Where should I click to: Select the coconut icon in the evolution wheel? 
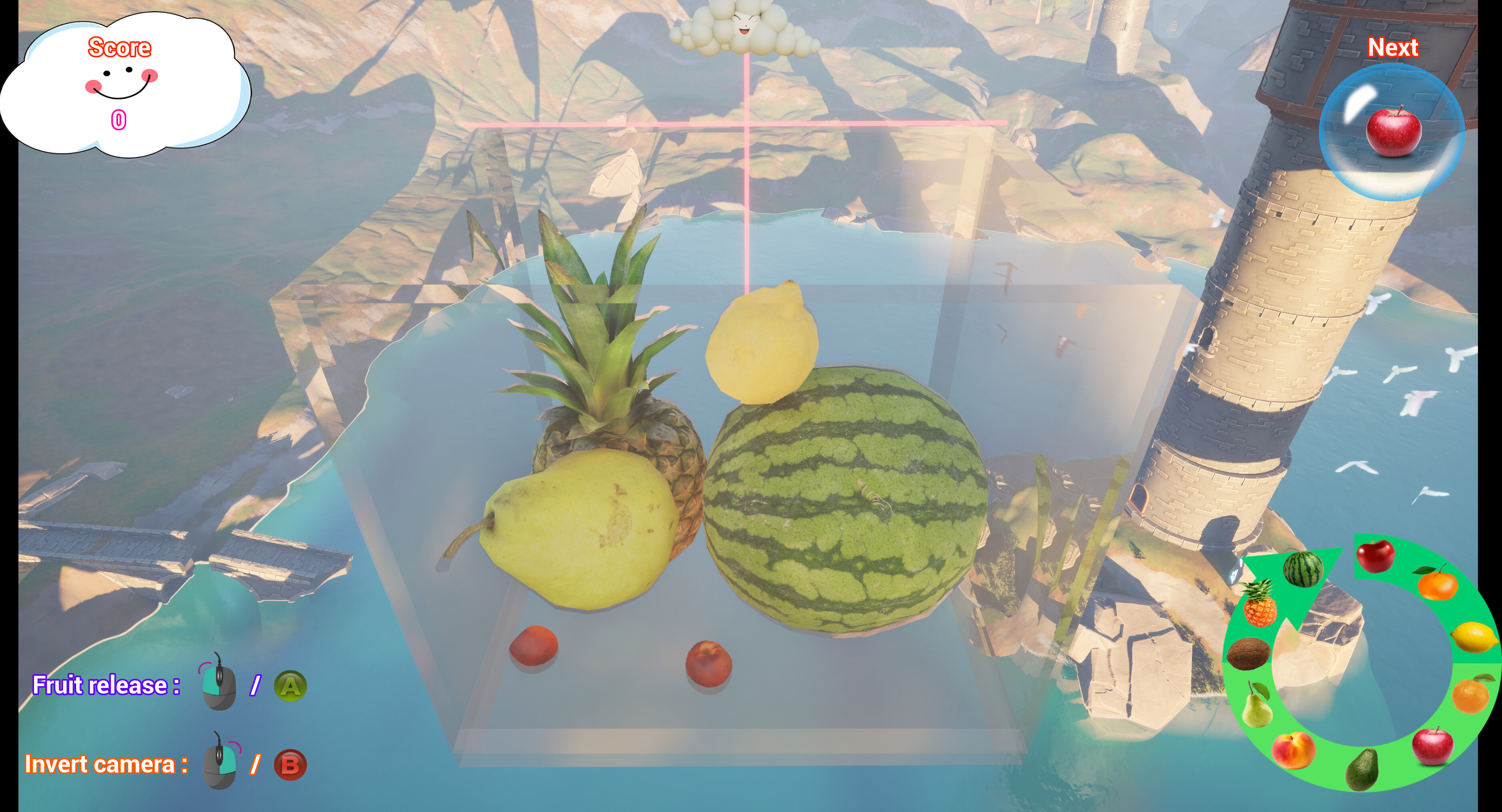[x=1250, y=653]
